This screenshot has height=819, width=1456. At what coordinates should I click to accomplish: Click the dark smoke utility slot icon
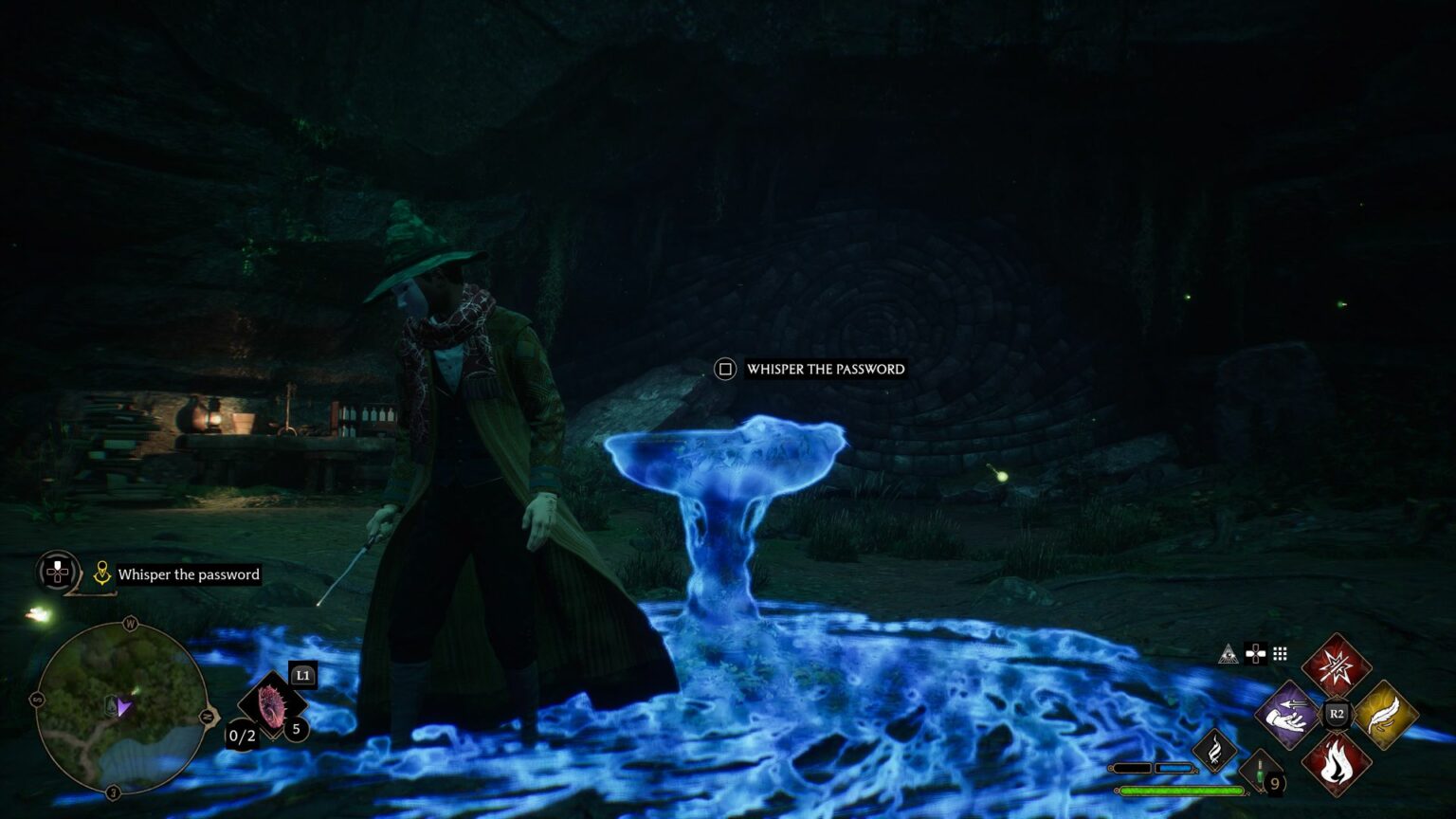[1215, 751]
